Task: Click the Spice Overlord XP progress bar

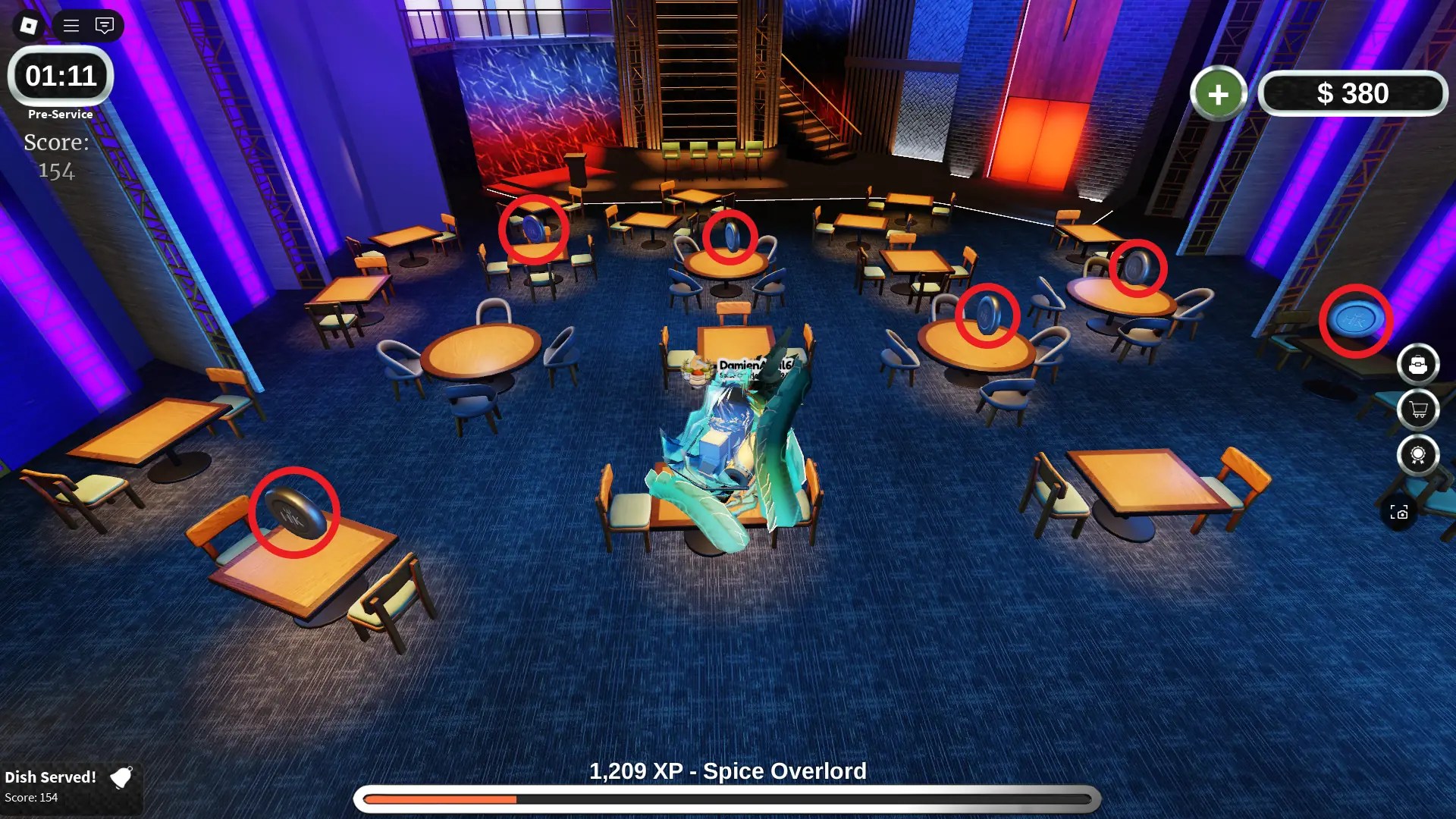Action: [x=728, y=799]
